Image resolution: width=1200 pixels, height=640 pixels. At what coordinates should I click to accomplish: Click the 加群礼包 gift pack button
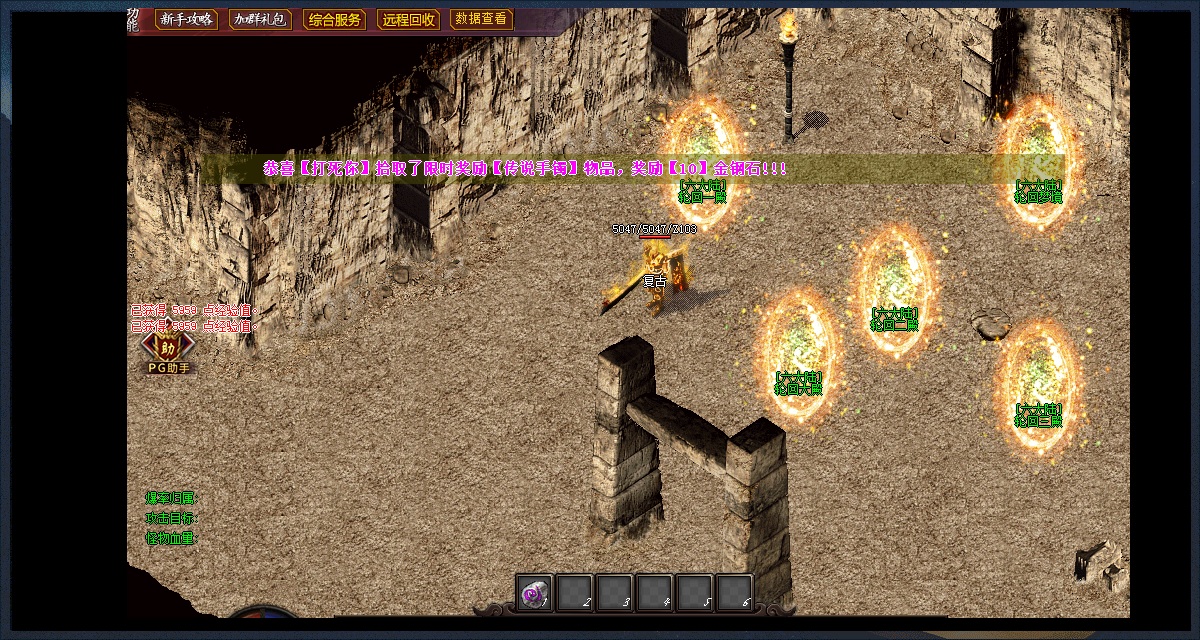(x=258, y=20)
